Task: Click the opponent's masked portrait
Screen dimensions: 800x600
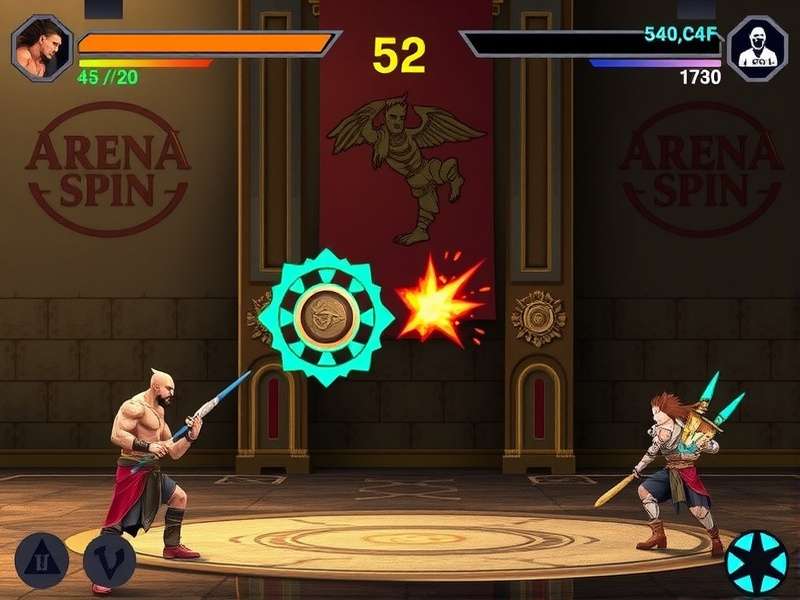Action: [757, 48]
